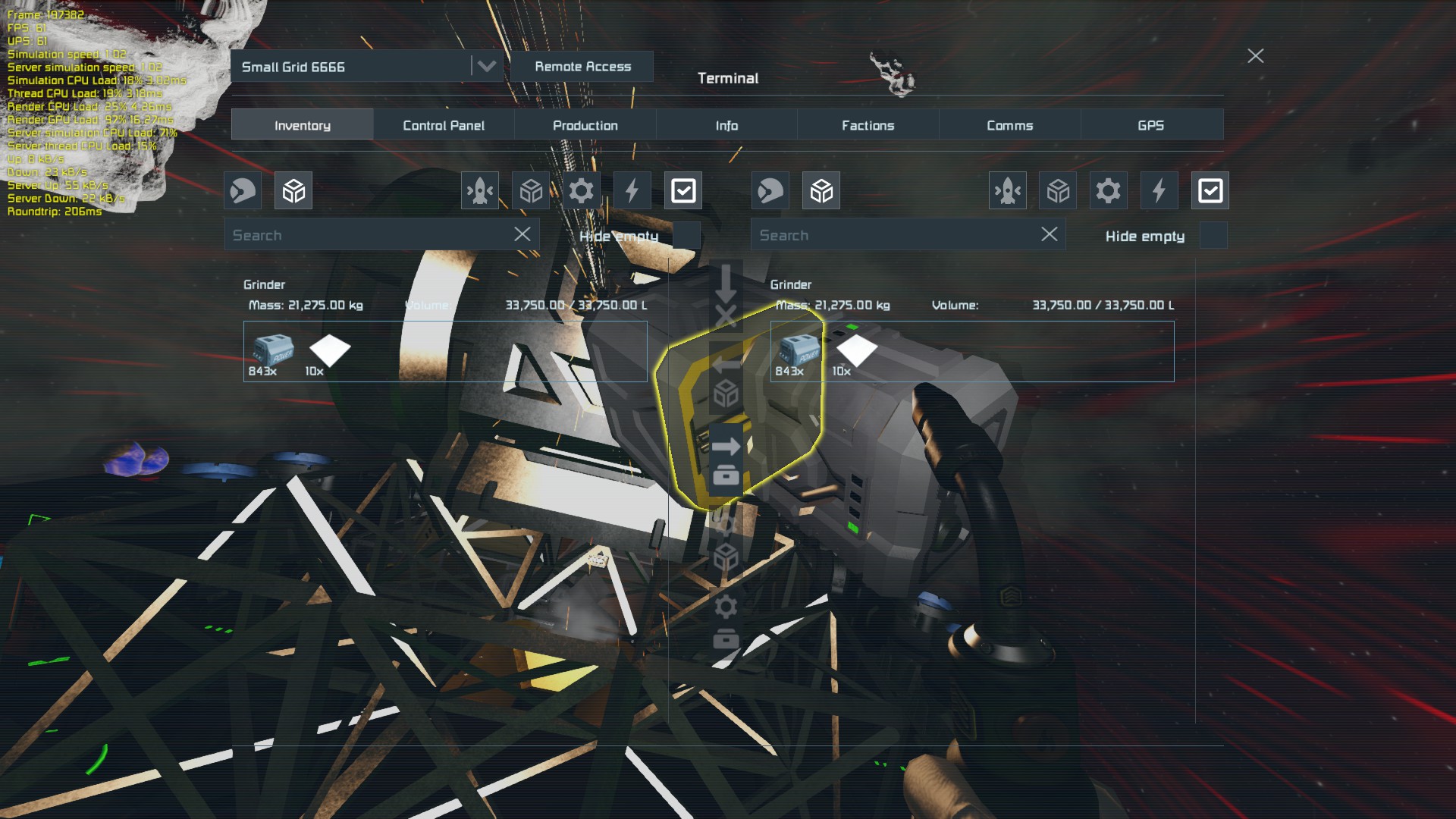Viewport: 1456px width, 819px height.
Task: Switch to the Control Panel tab
Action: (444, 125)
